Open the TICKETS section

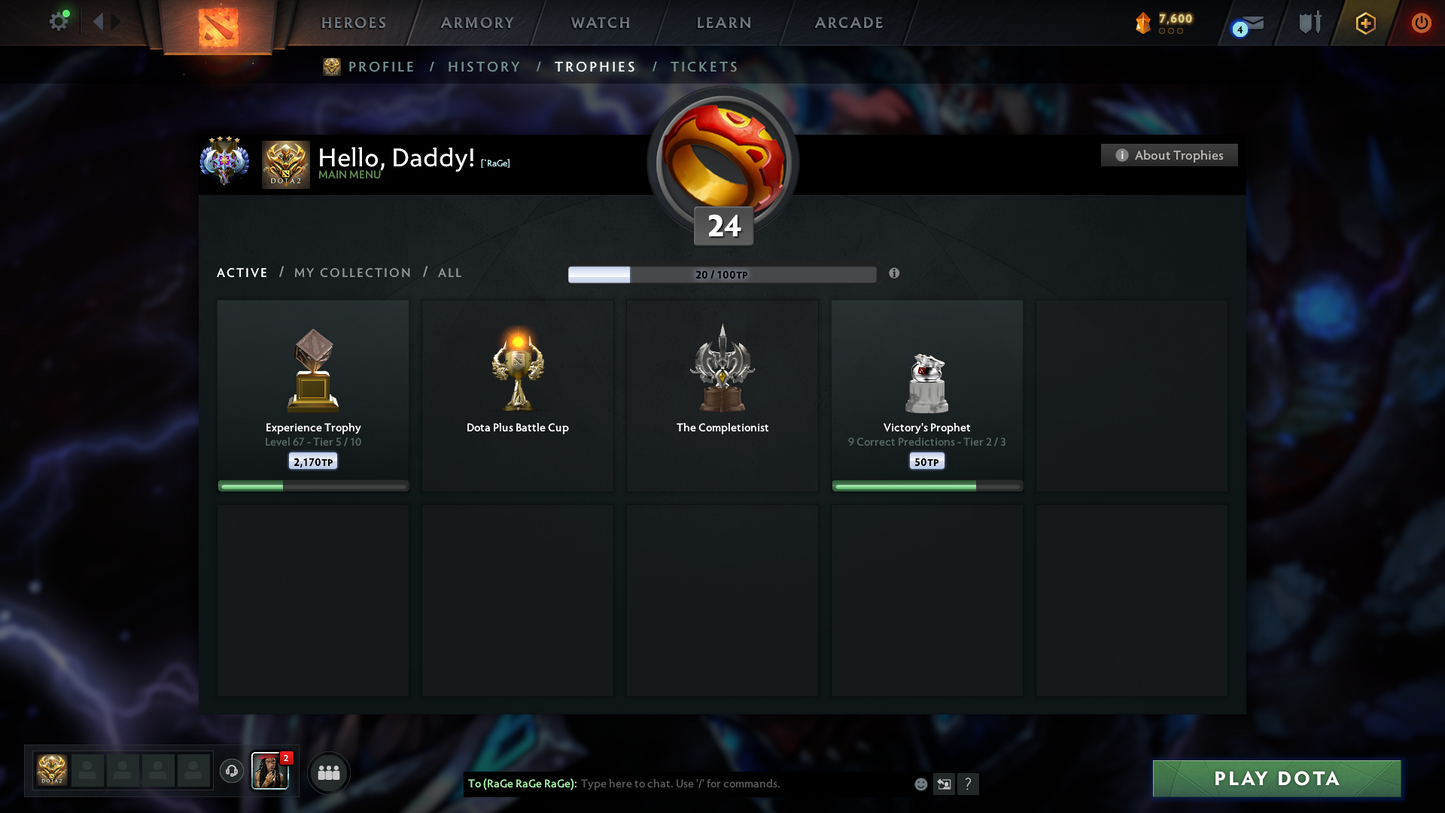point(704,66)
